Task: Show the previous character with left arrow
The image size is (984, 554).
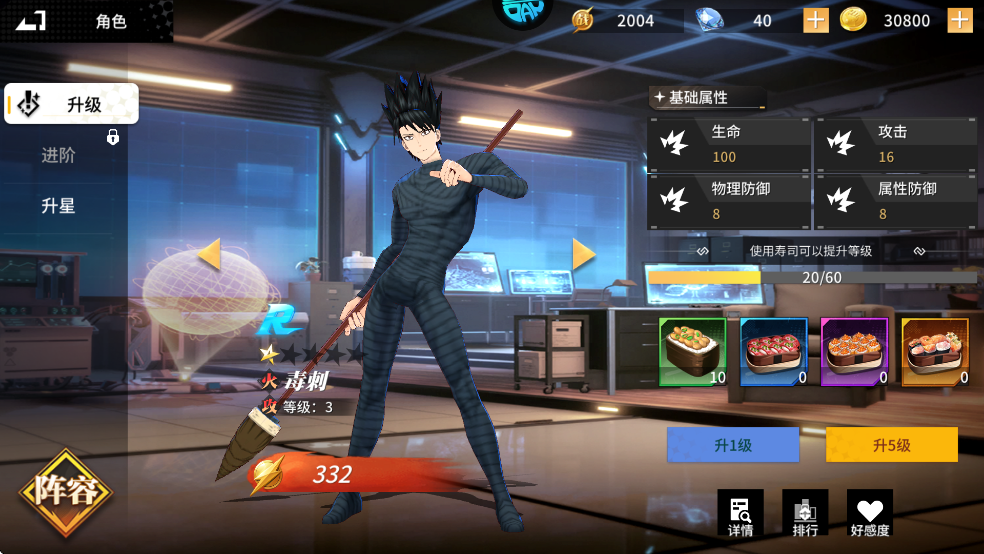Action: coord(209,254)
